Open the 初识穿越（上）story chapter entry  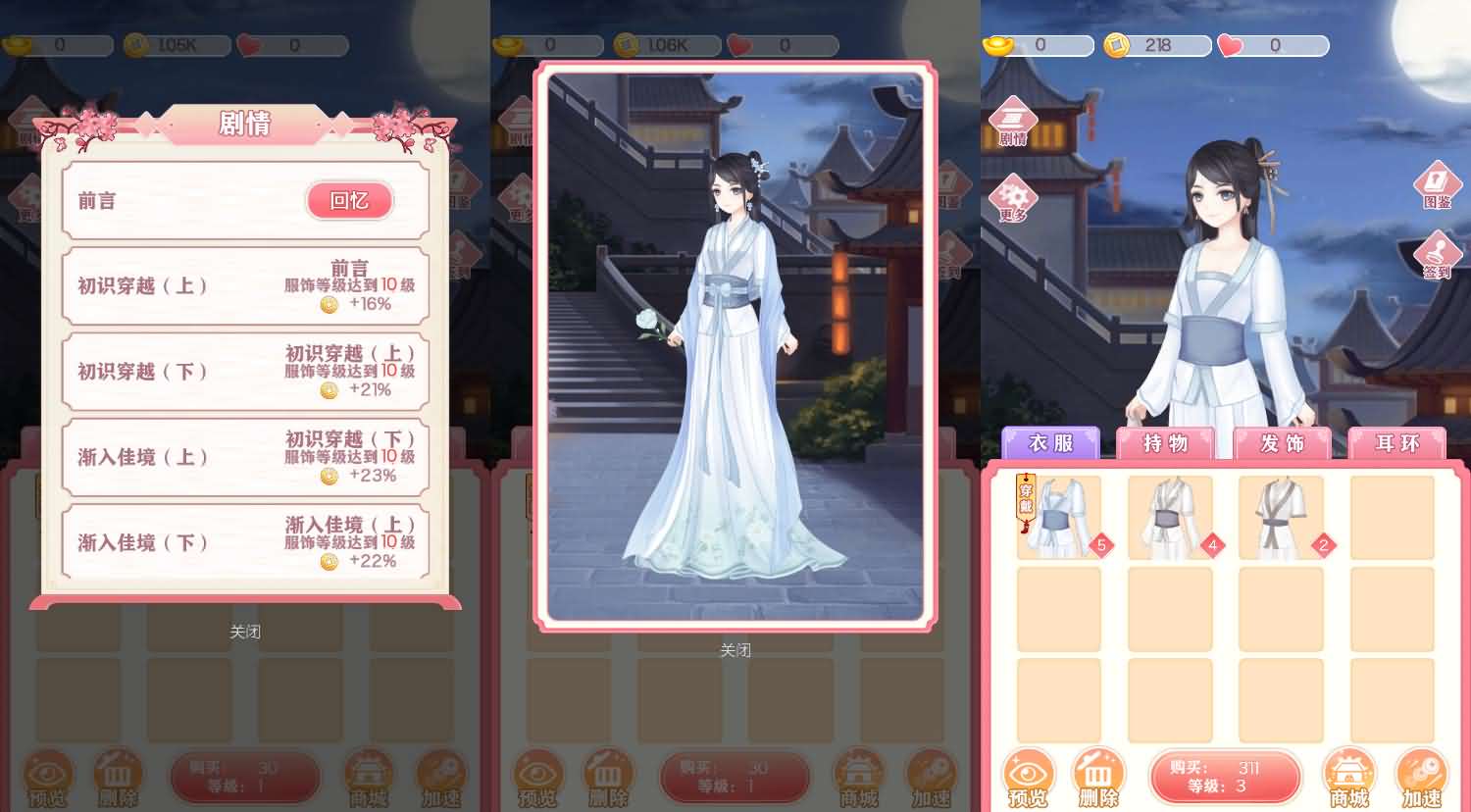click(x=245, y=285)
